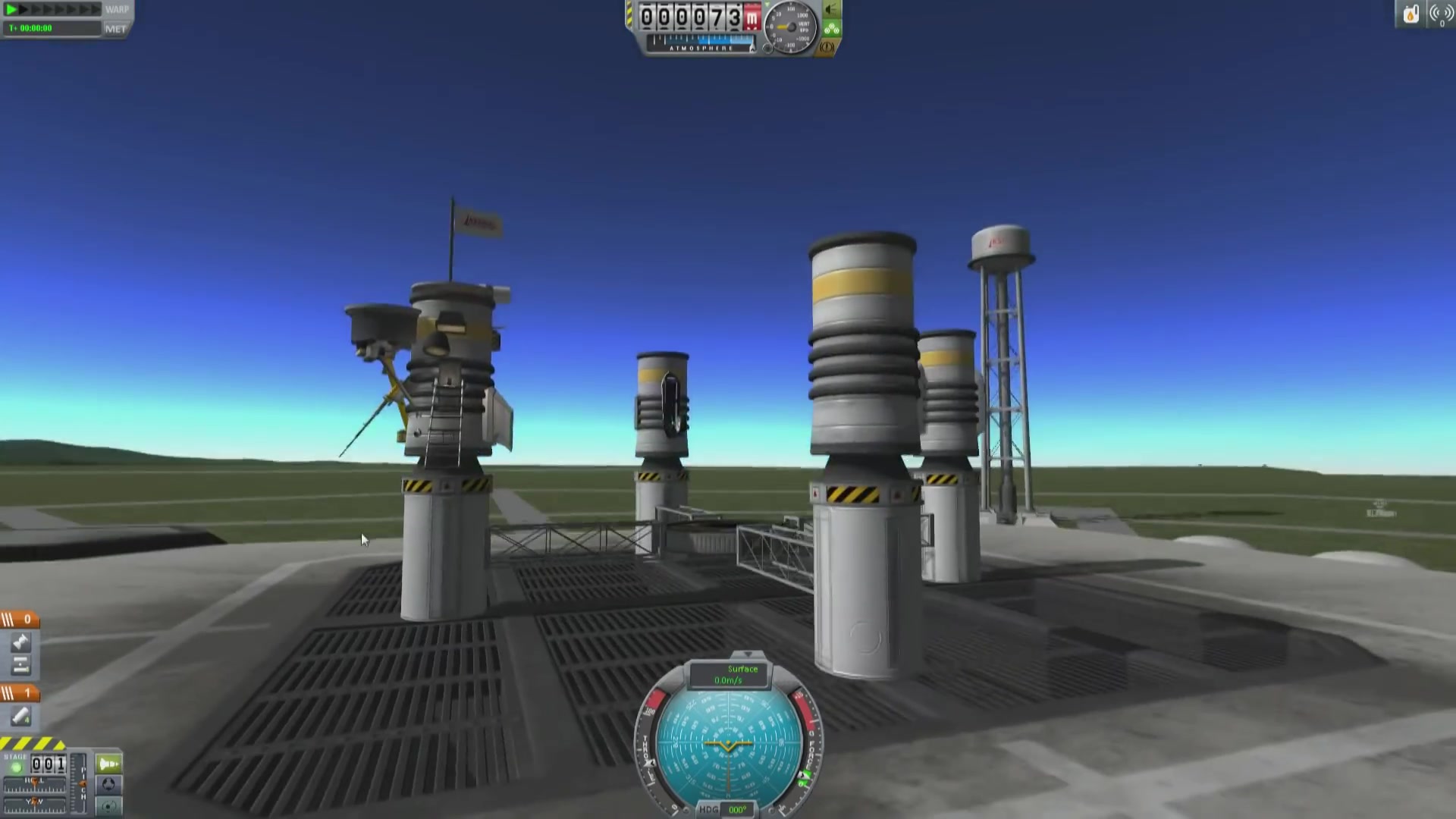Toggle the MET mission timer display

115,28
